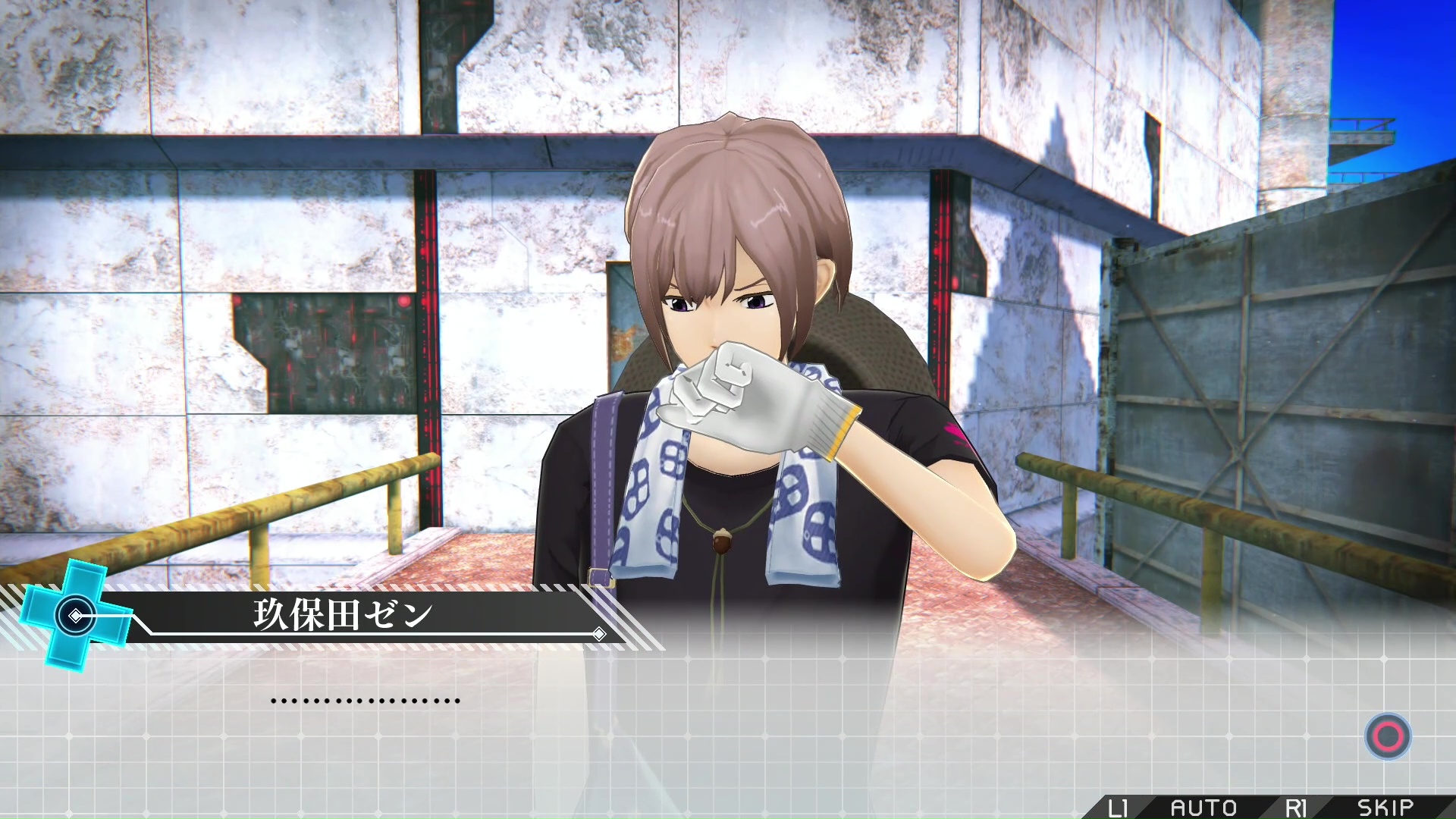Screen dimensions: 1456x819
Task: Toggle AUTO dialogue advance
Action: [1203, 807]
